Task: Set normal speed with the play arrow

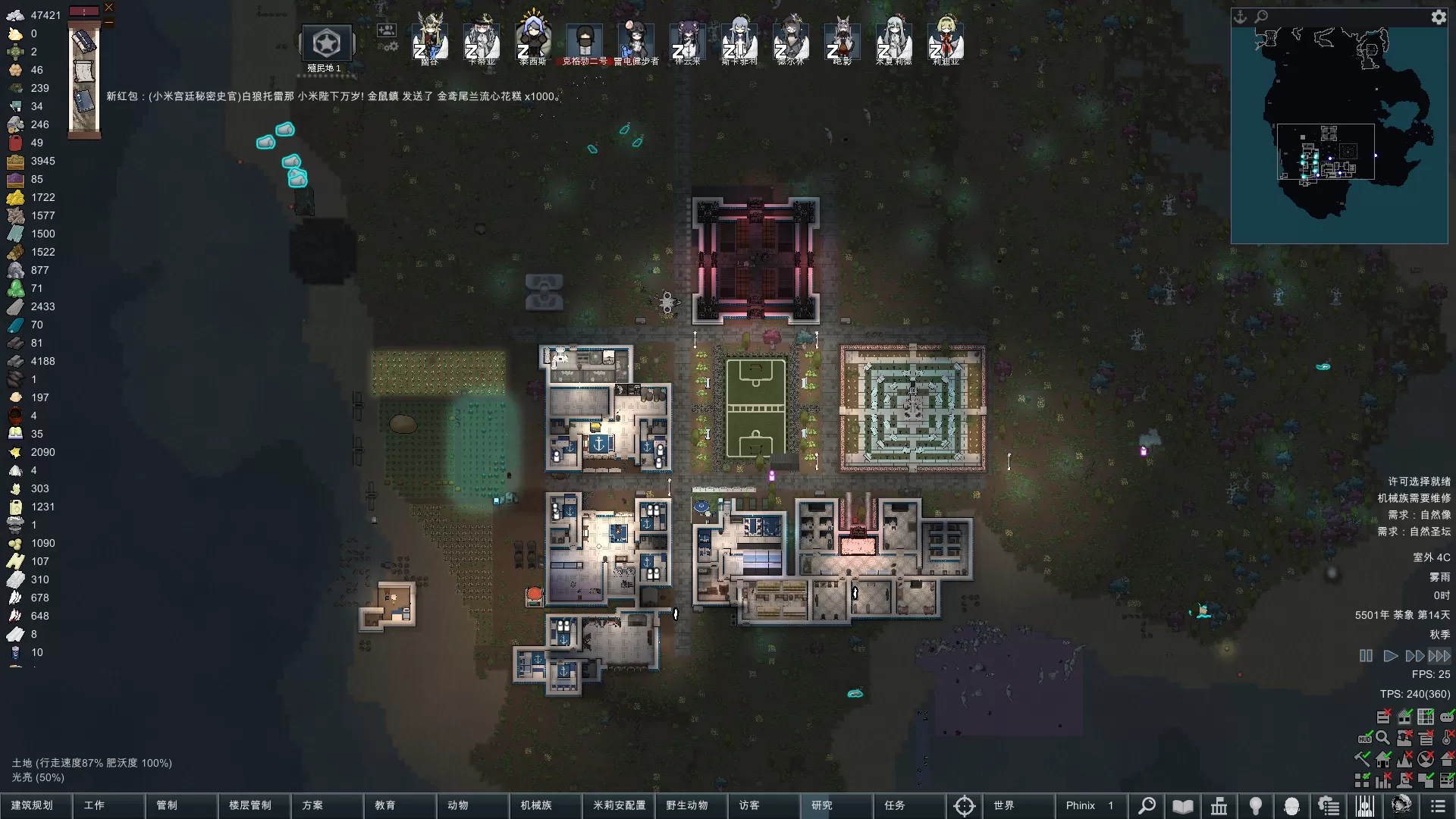Action: [1390, 656]
